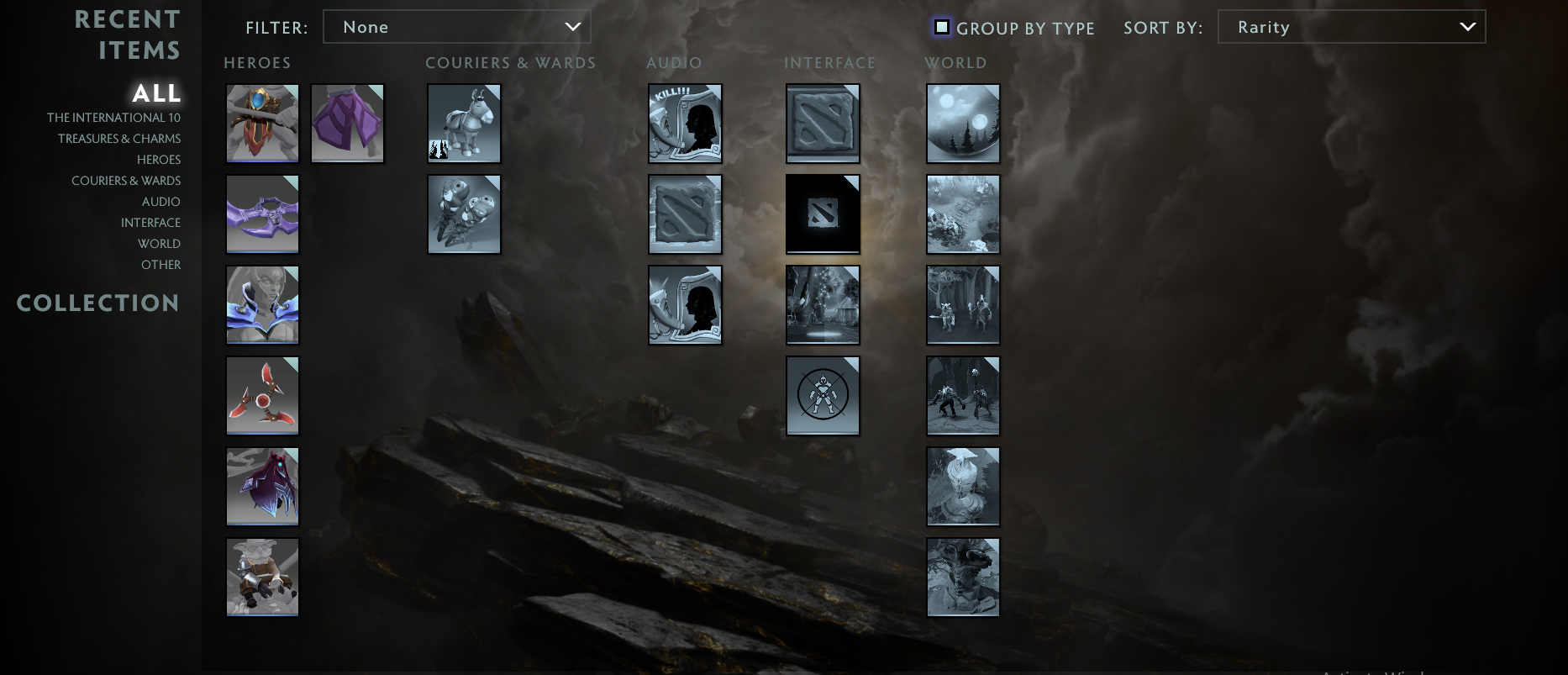Open the Dota logo HUD skin

pos(822,123)
